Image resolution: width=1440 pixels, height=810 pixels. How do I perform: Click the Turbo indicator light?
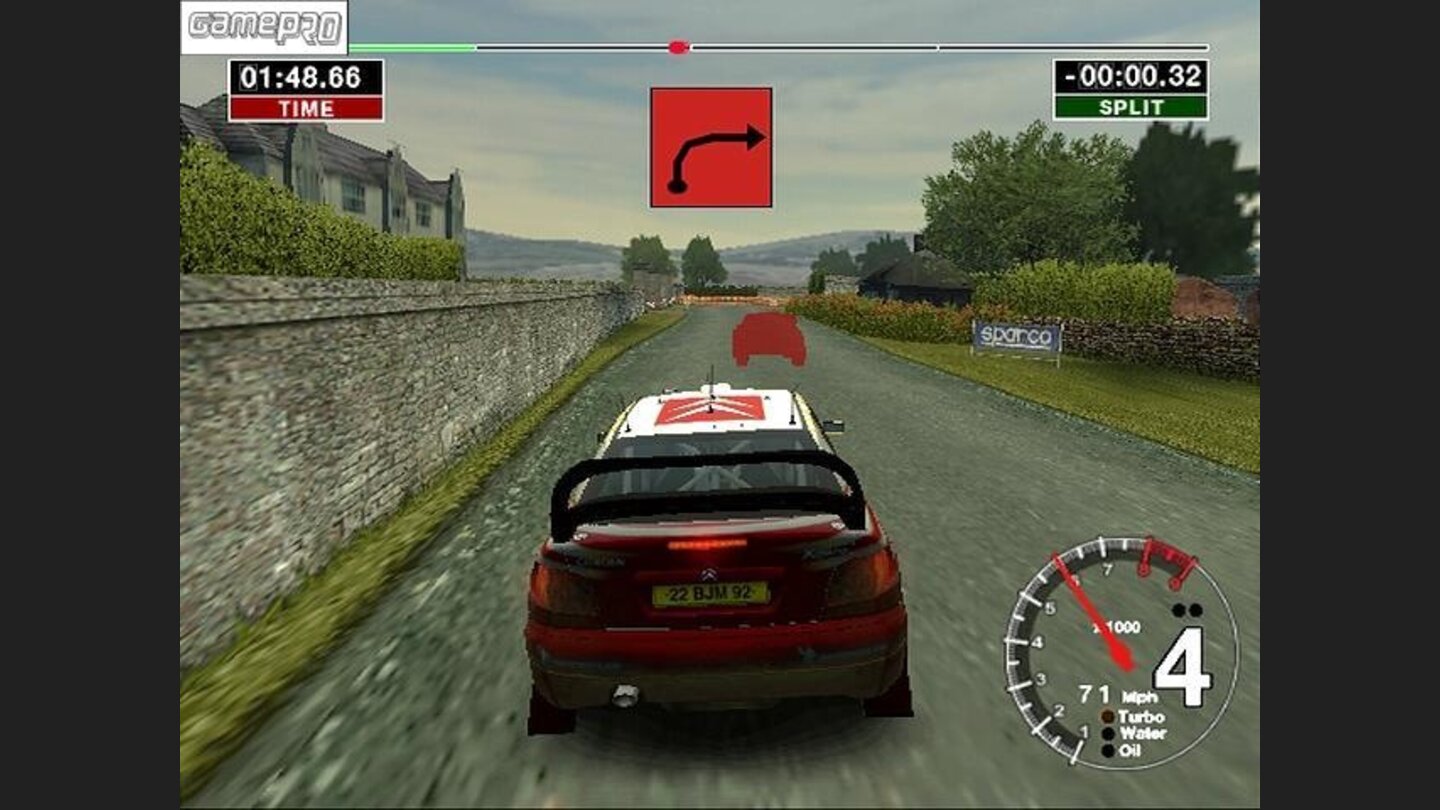[1108, 717]
